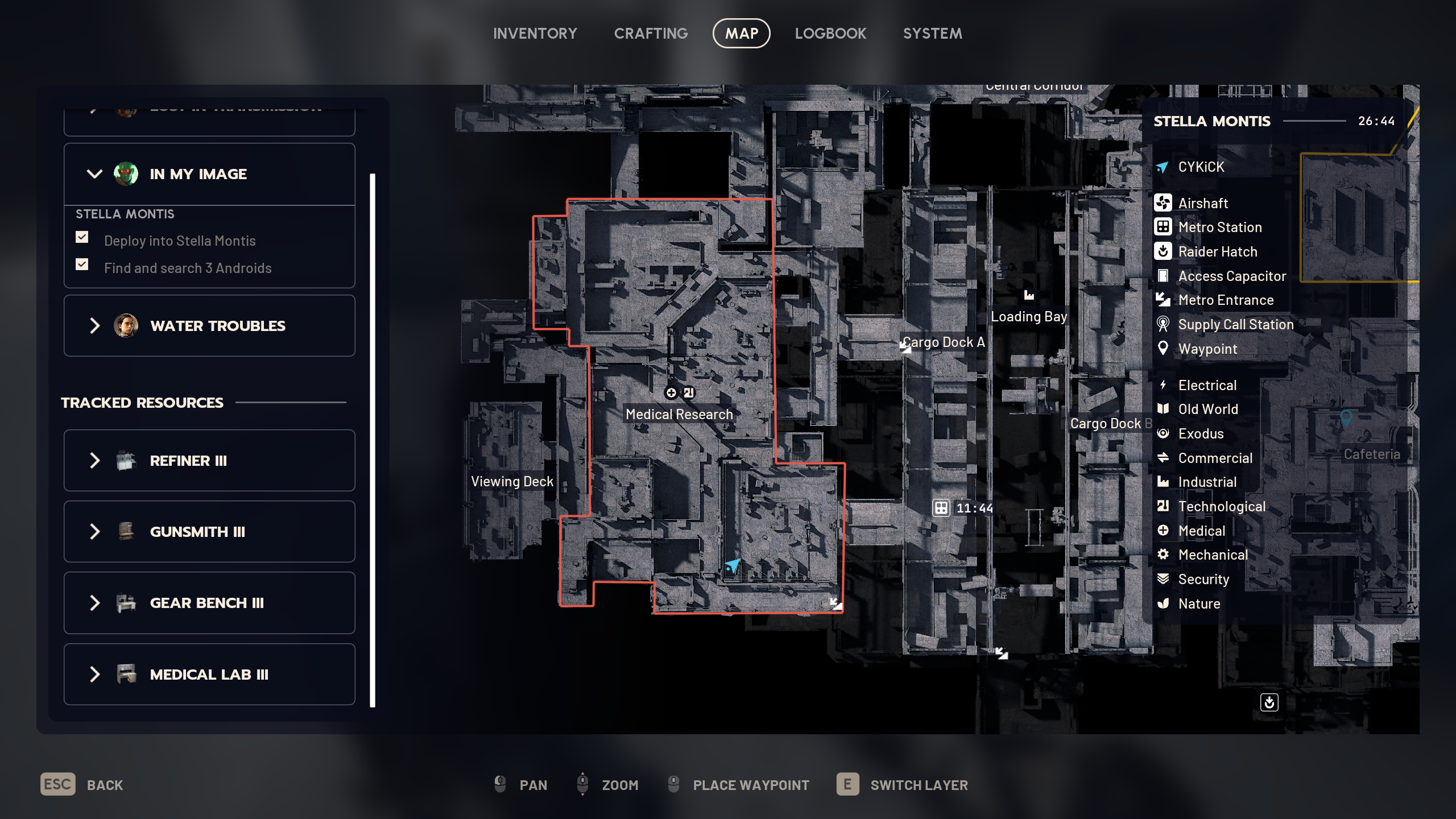Uncheck Find and search 3 Androids objective
This screenshot has height=819, width=1456.
(x=82, y=264)
